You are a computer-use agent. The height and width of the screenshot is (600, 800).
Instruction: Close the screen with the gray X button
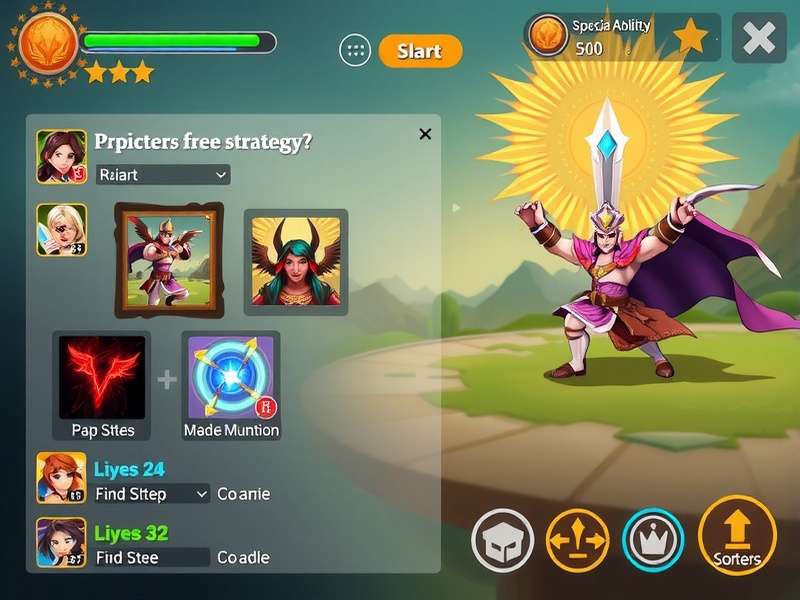[759, 39]
